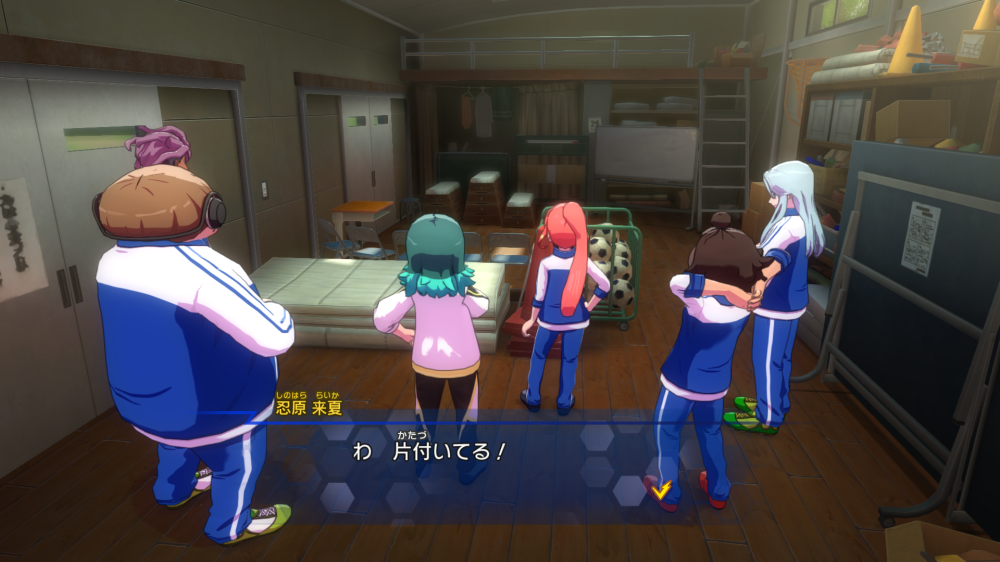
Task: Click the yellow dialogue advance arrow
Action: click(x=659, y=489)
